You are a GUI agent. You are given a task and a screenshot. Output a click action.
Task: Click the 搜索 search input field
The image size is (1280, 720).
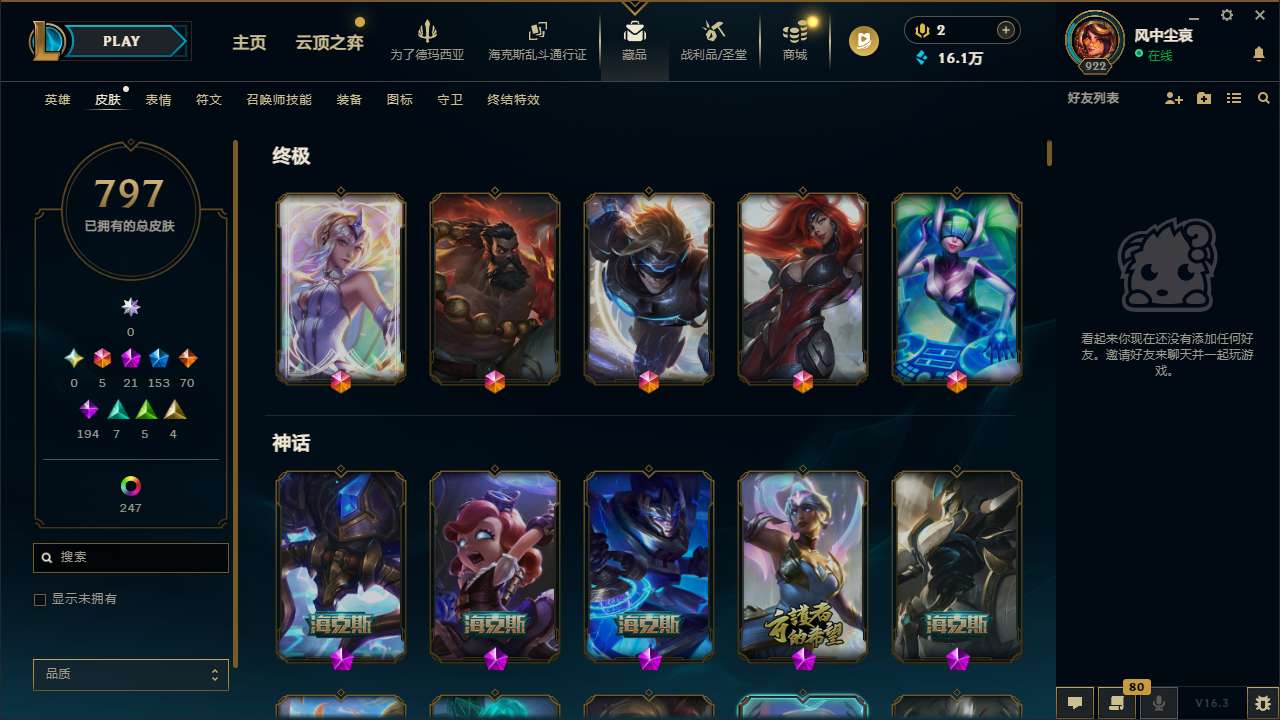coord(130,557)
